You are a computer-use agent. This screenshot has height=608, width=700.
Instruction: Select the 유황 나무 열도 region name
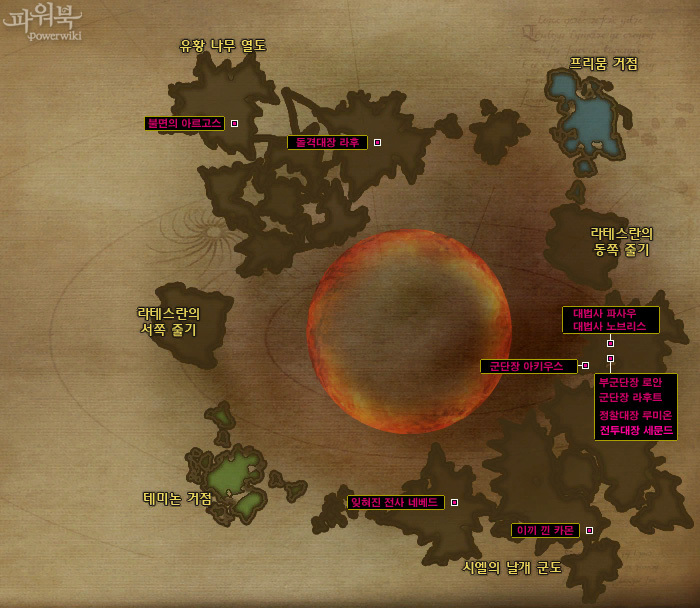(x=222, y=45)
